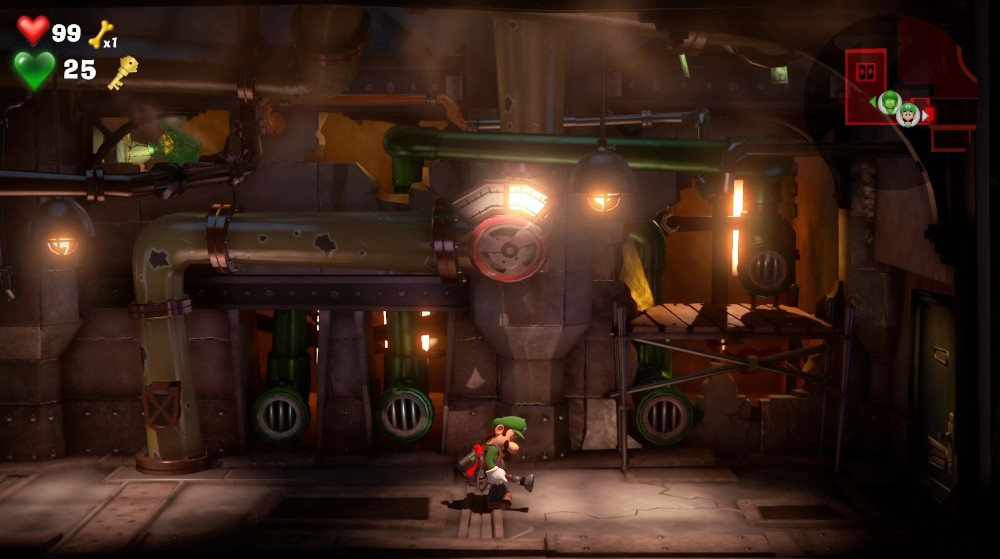This screenshot has height=559, width=1000.
Task: Click Gooigi's green marker on the minimap
Action: pyautogui.click(x=889, y=101)
